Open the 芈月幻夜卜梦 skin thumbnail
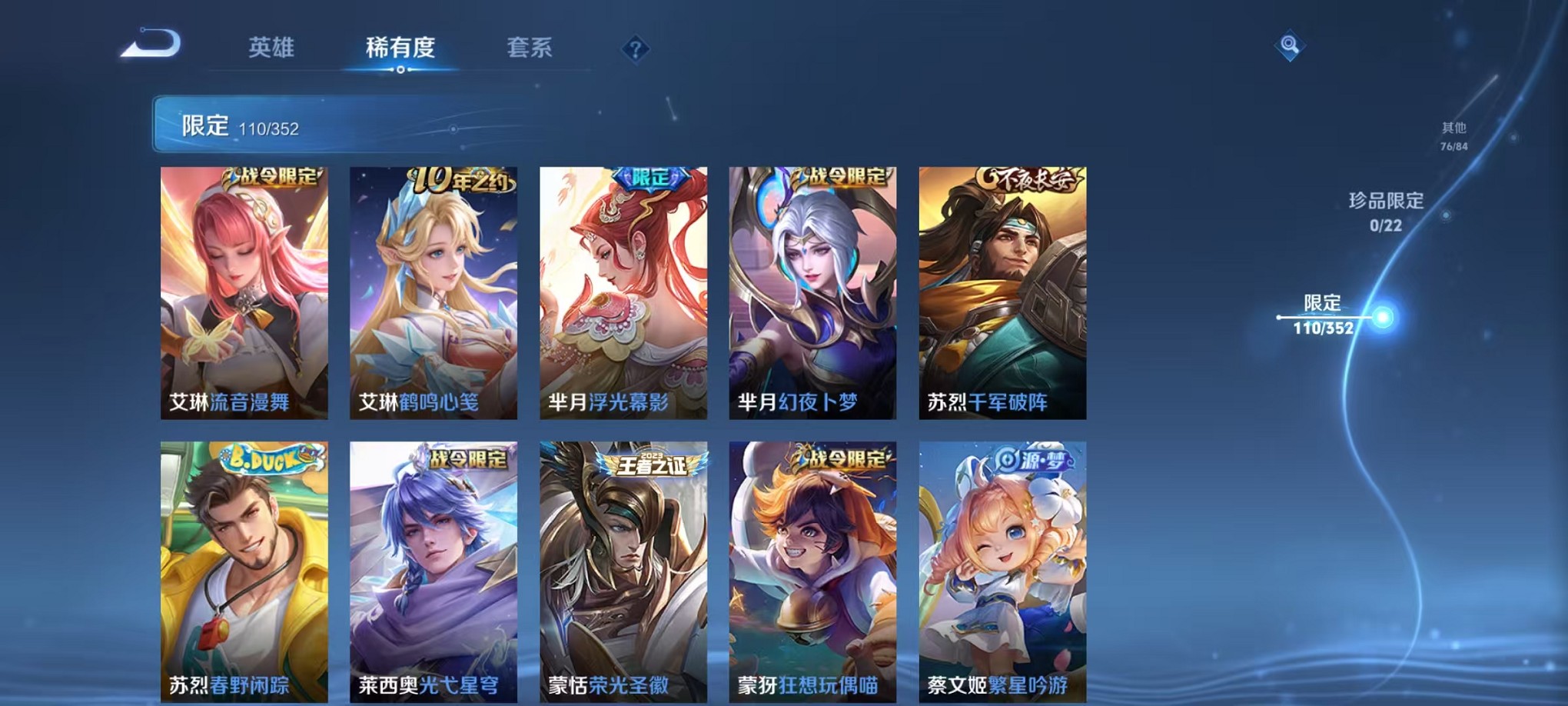This screenshot has height=706, width=1568. pyautogui.click(x=813, y=292)
